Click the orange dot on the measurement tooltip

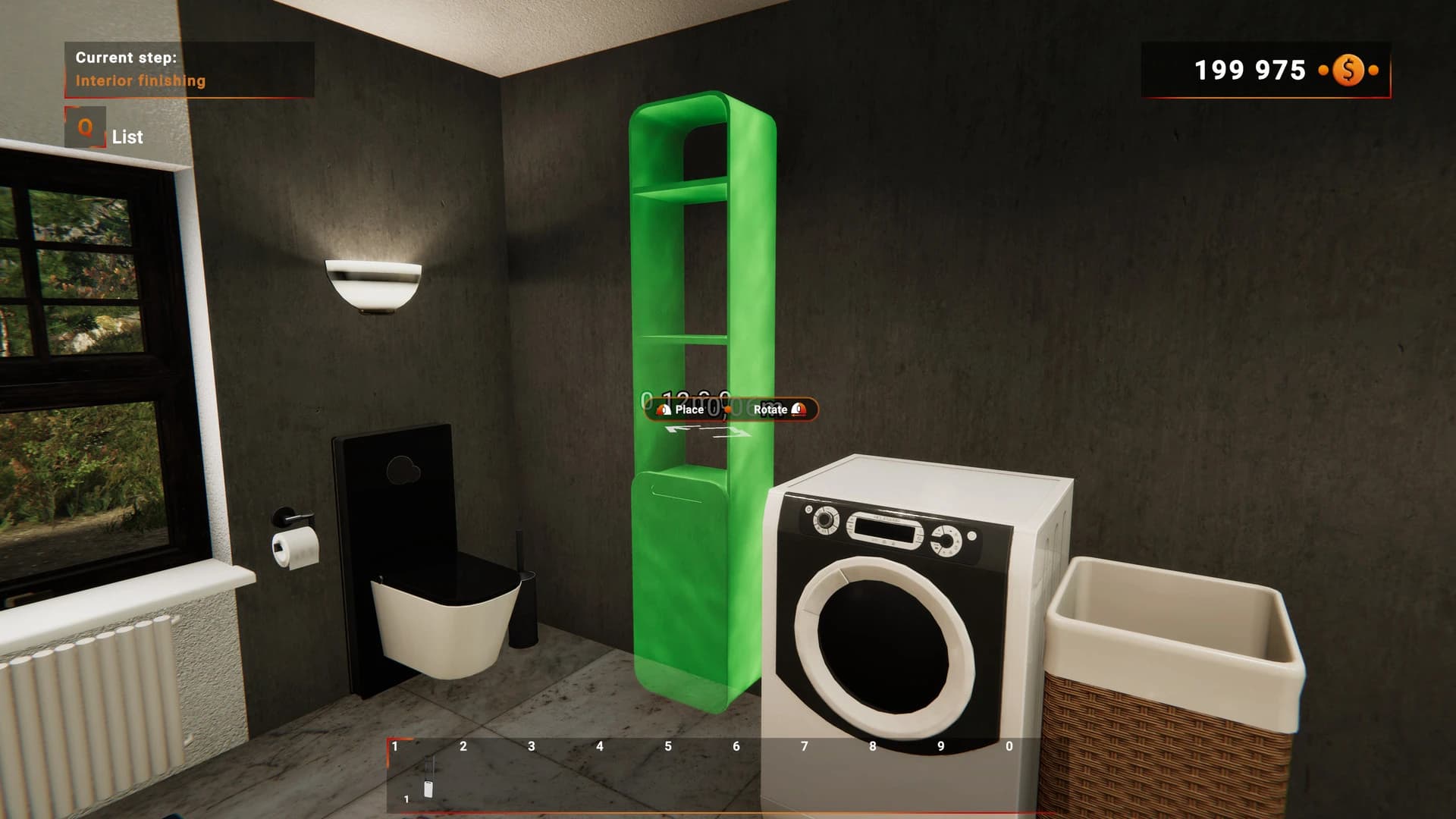tap(728, 409)
